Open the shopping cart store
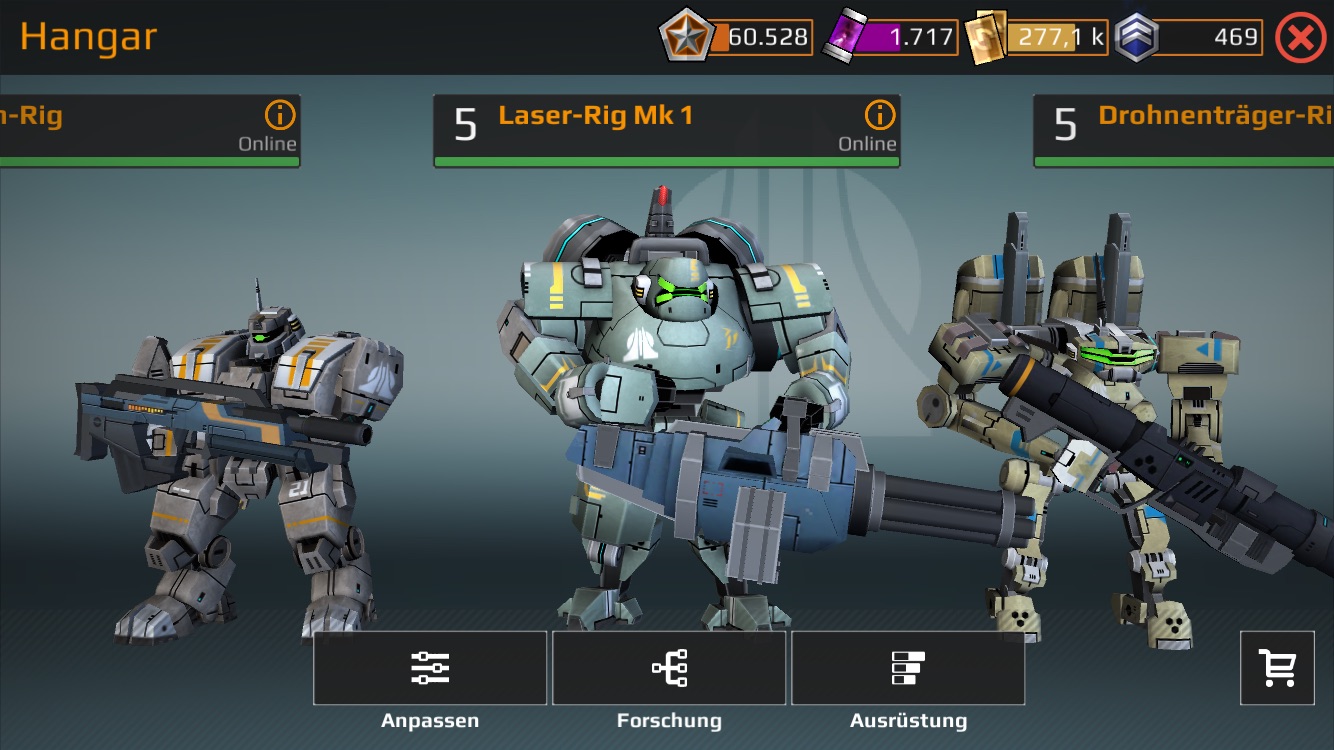 click(x=1277, y=668)
